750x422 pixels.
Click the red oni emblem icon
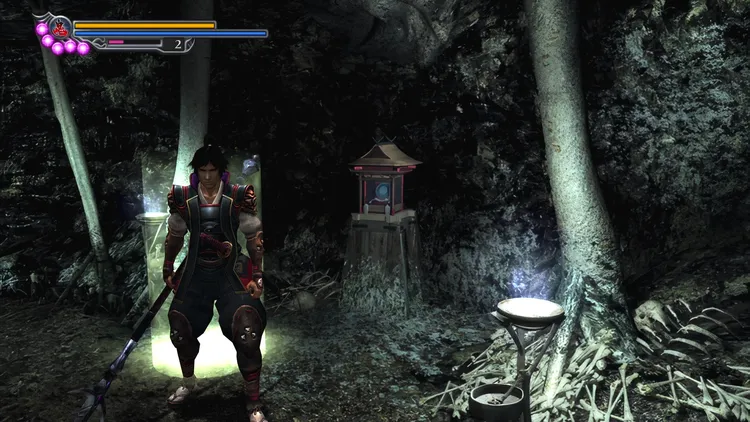pos(60,27)
